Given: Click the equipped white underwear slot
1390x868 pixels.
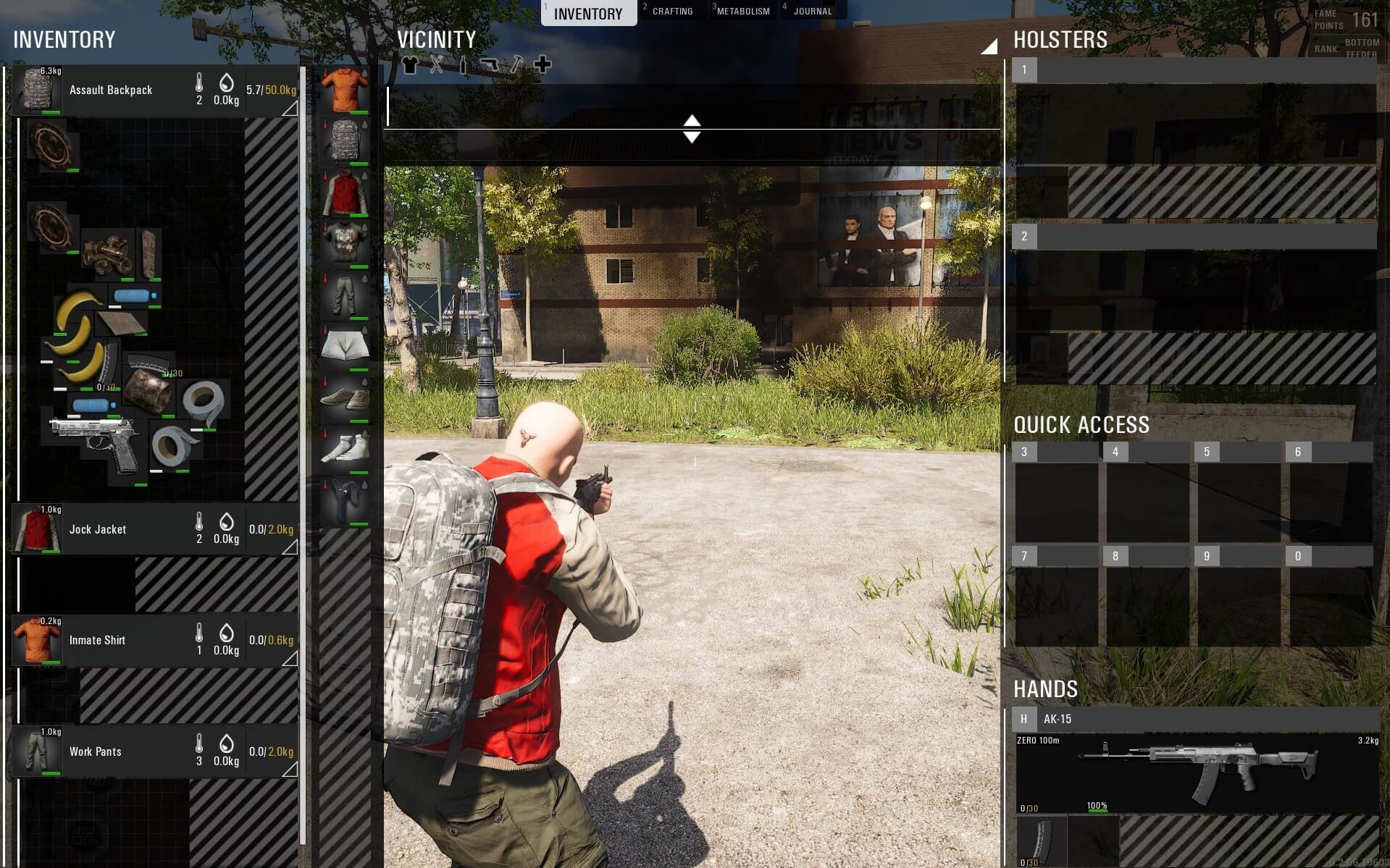Looking at the screenshot, I should tap(345, 346).
